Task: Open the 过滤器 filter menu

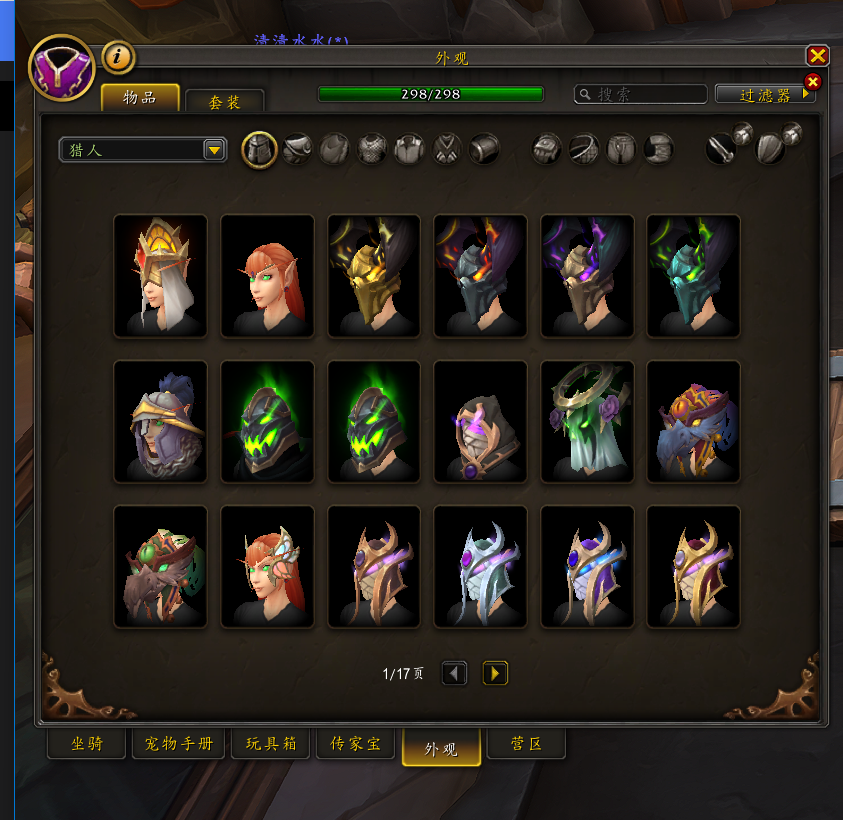Action: tap(766, 94)
